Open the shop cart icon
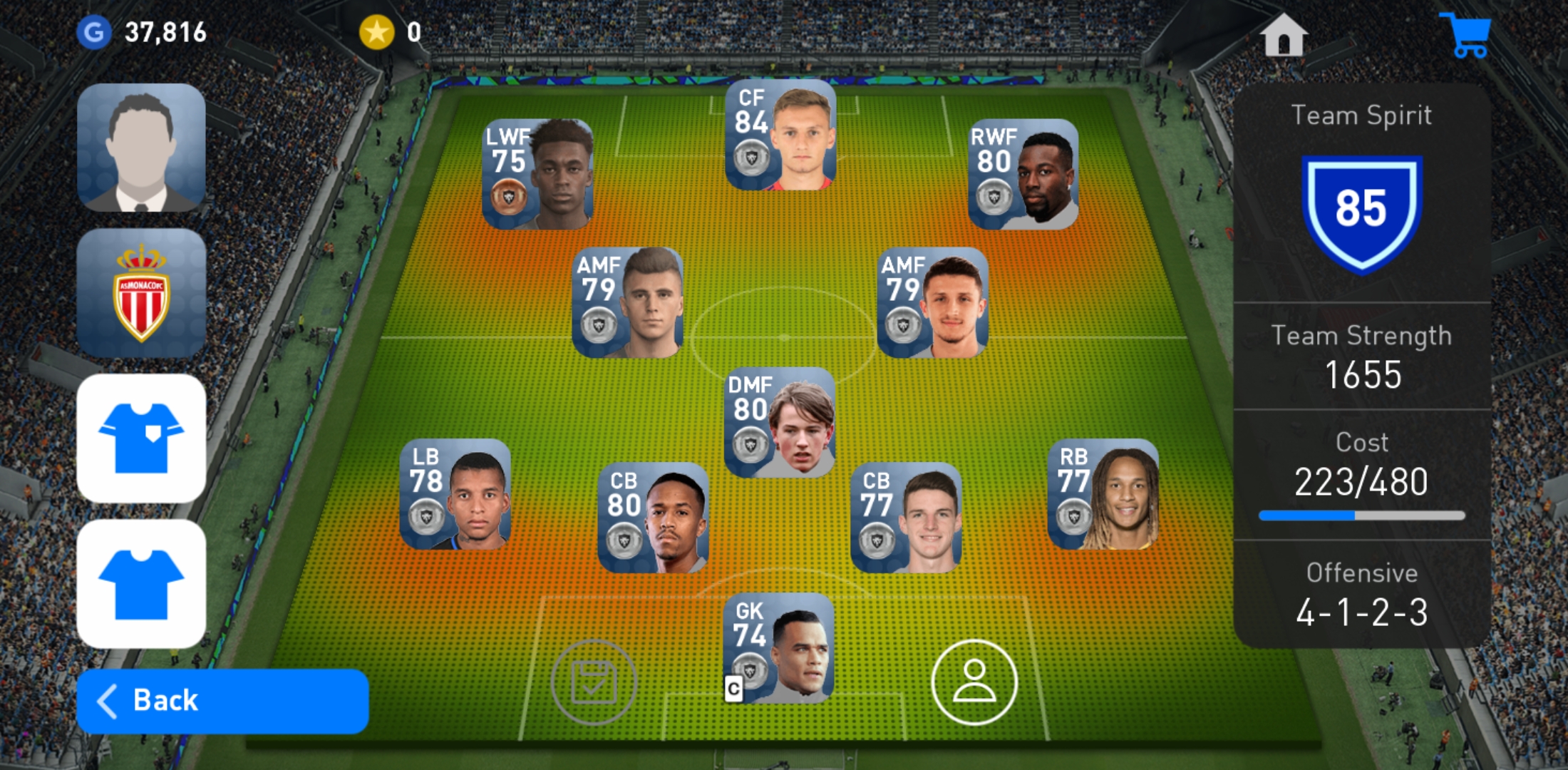 (x=1465, y=34)
